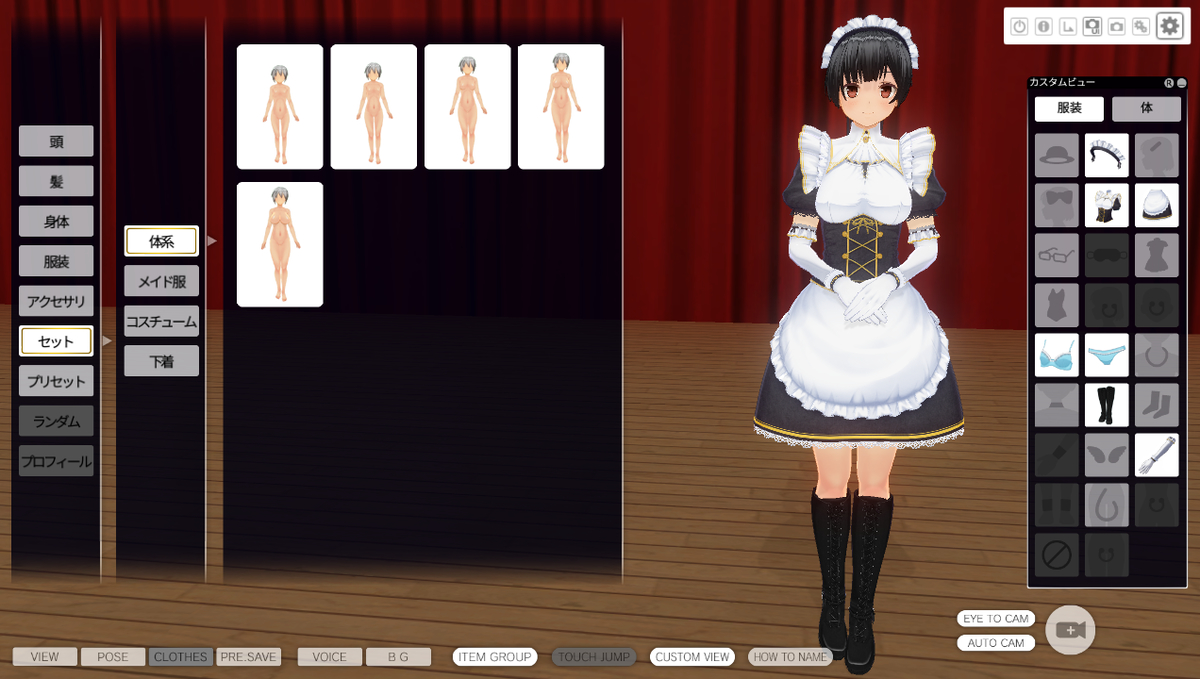Toggle ITEM GROUP option

495,657
